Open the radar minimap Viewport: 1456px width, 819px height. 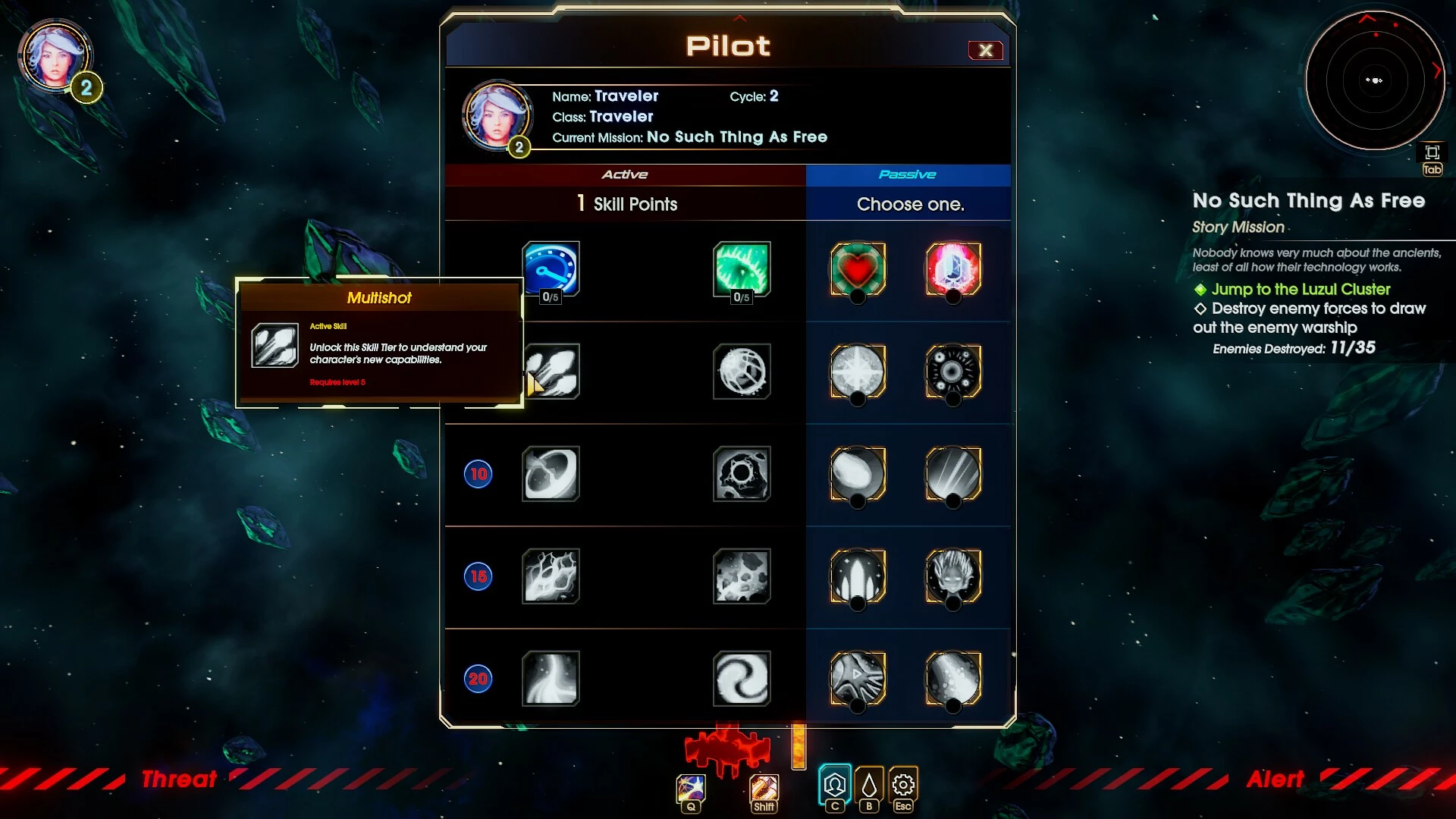(x=1374, y=80)
